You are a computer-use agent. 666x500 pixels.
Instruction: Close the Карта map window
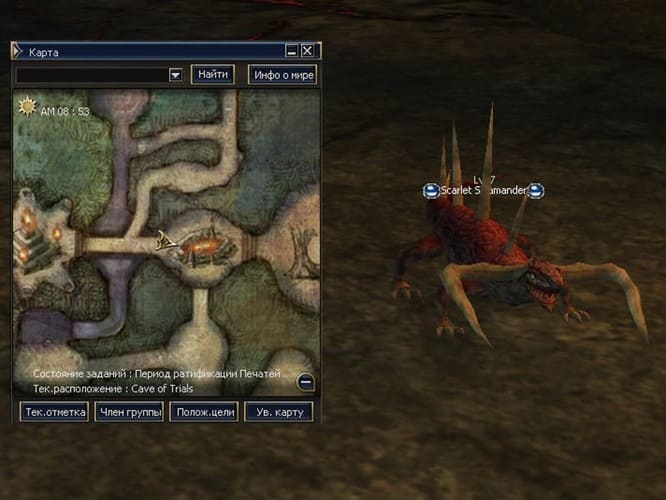point(308,50)
